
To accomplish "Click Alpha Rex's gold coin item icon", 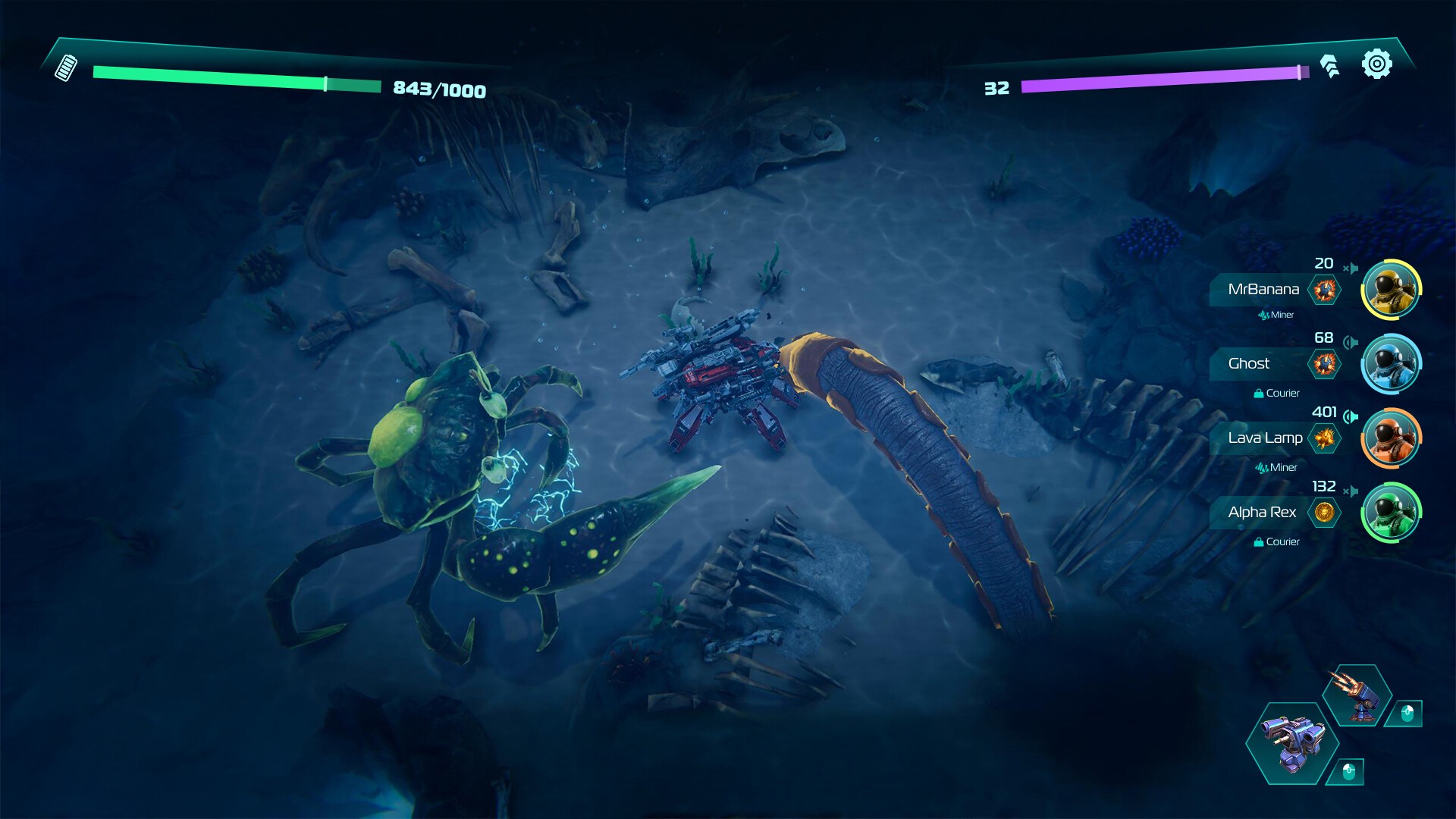I will pyautogui.click(x=1324, y=513).
